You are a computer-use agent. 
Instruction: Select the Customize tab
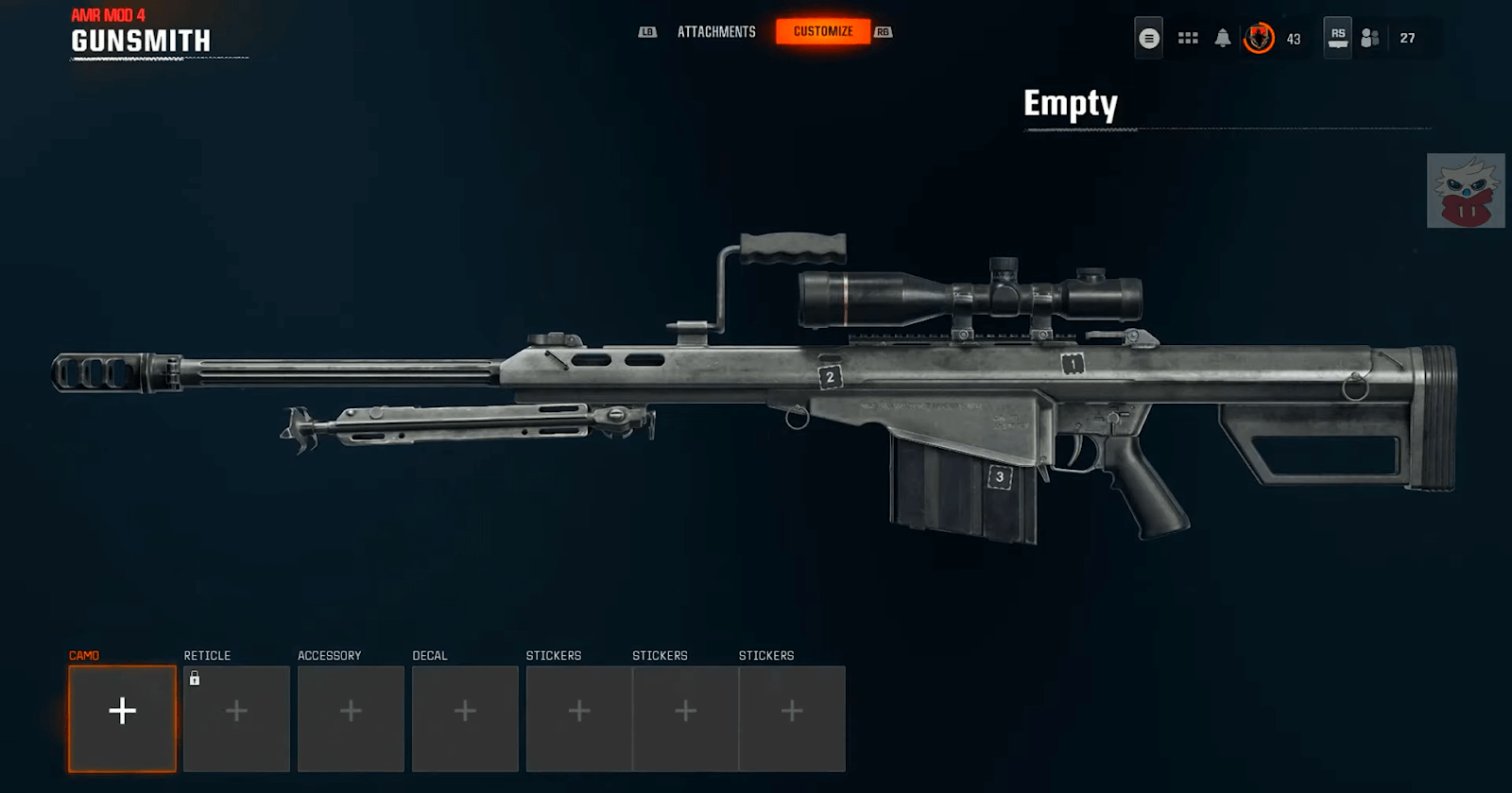(823, 30)
